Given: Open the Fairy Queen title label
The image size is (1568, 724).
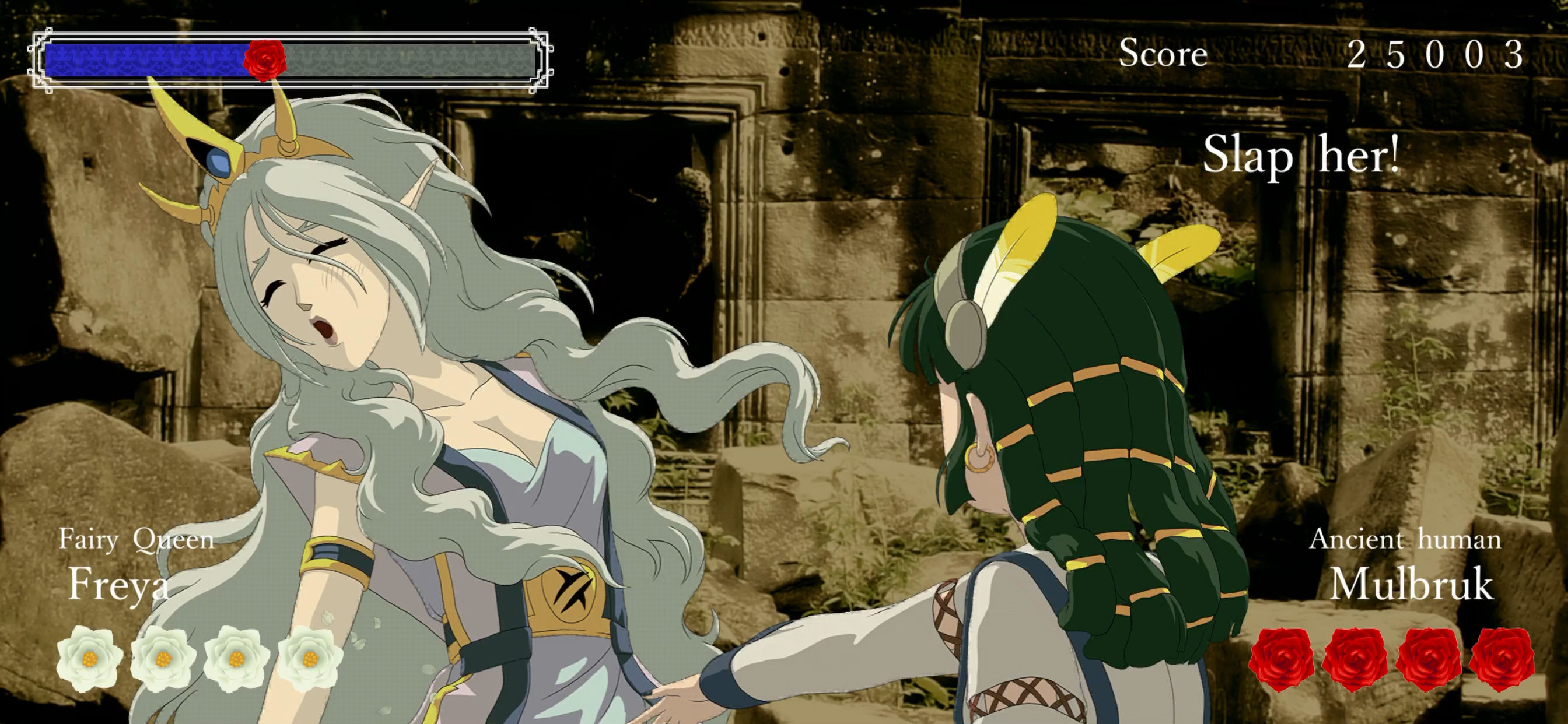Looking at the screenshot, I should coord(136,539).
